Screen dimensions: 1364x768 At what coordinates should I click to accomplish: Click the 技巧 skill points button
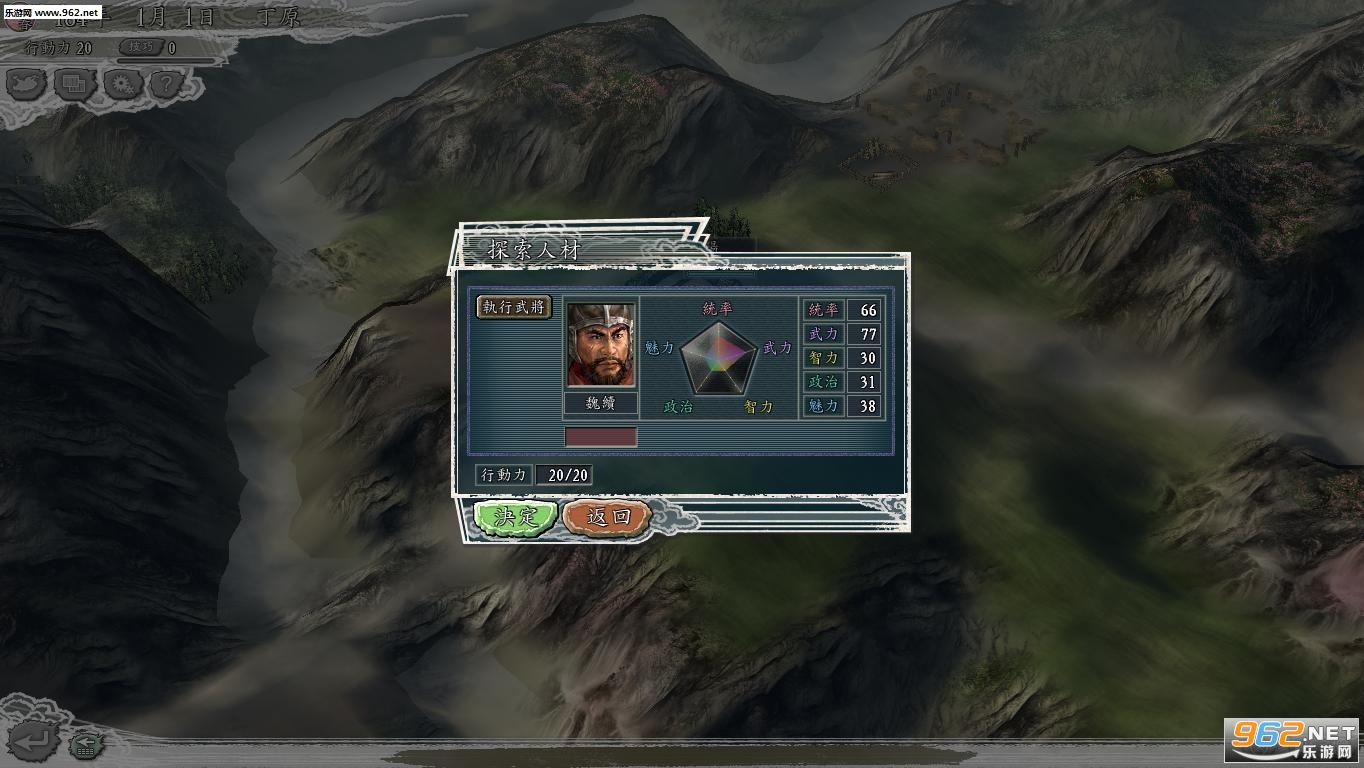point(140,47)
